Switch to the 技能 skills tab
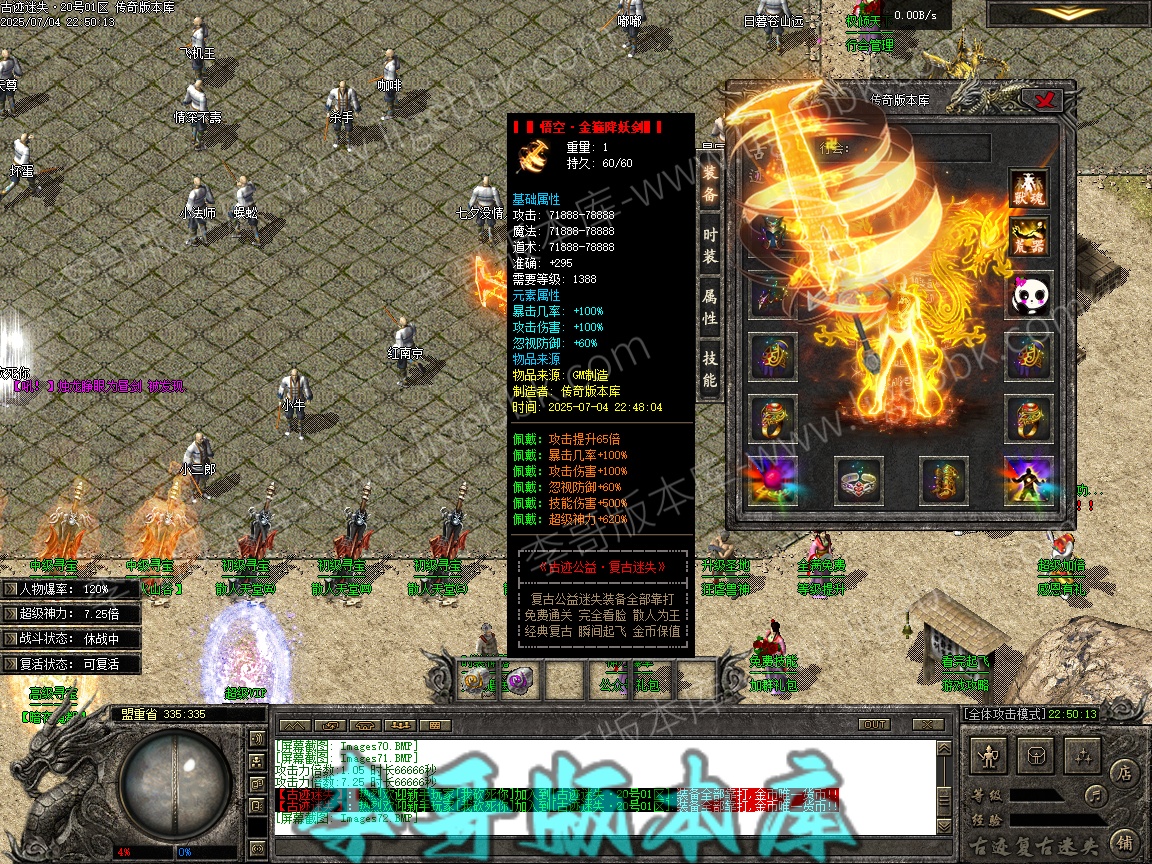Screen dimensions: 1152x864 pos(709,368)
